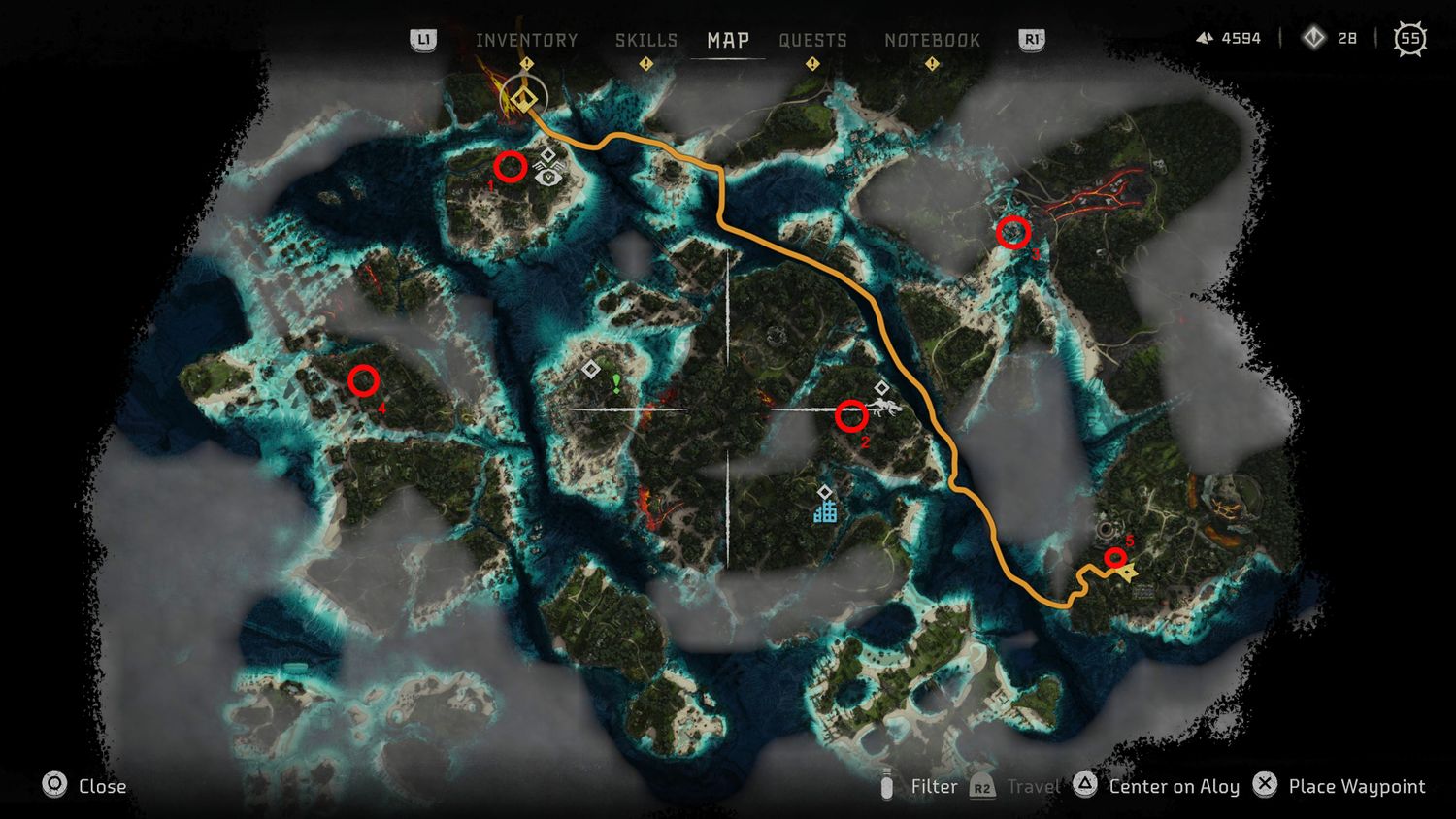Click the eye-shaped vista point marker
1456x819 pixels.
pyautogui.click(x=549, y=177)
